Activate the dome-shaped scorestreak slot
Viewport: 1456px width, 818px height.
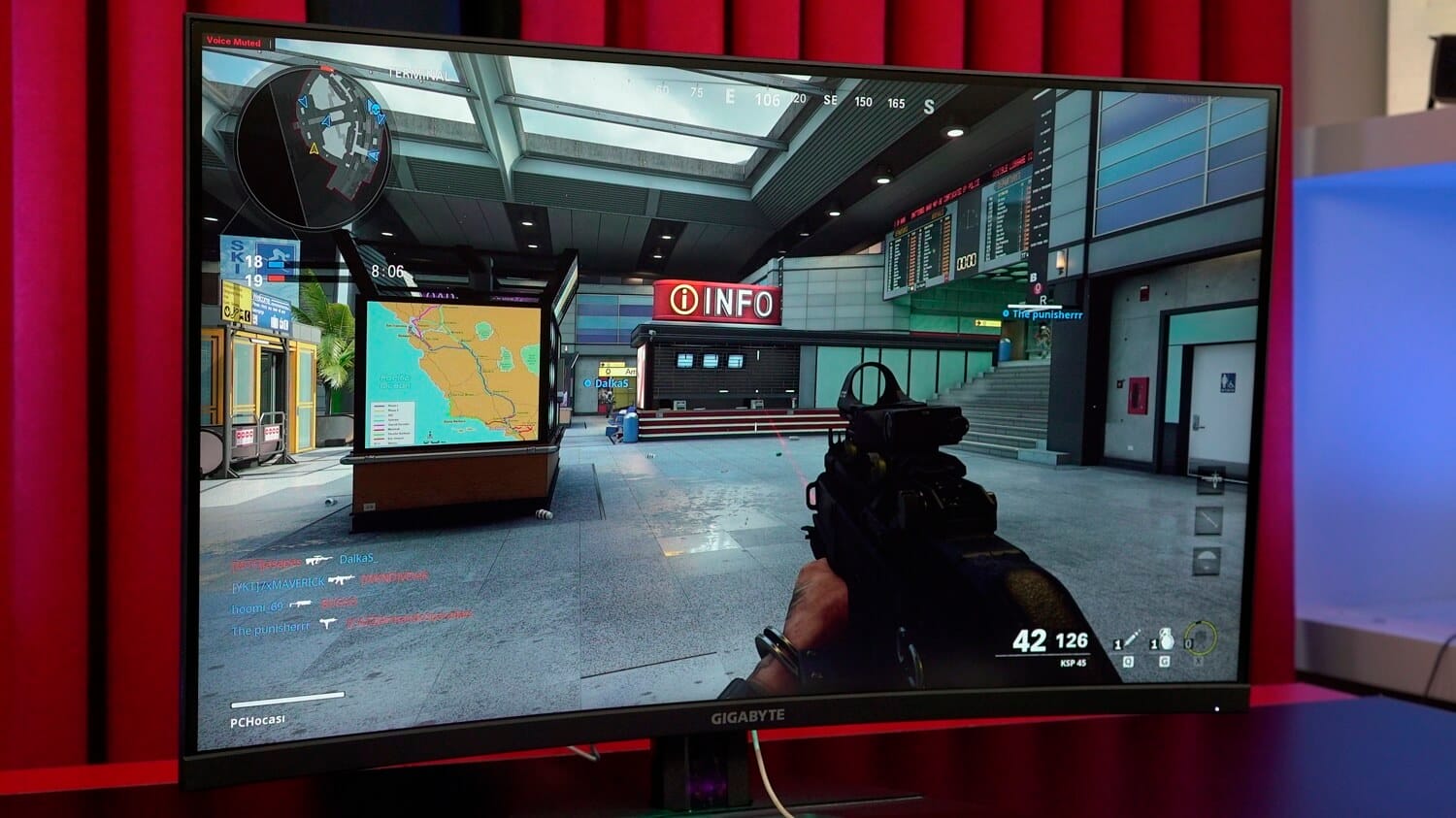tap(1206, 561)
